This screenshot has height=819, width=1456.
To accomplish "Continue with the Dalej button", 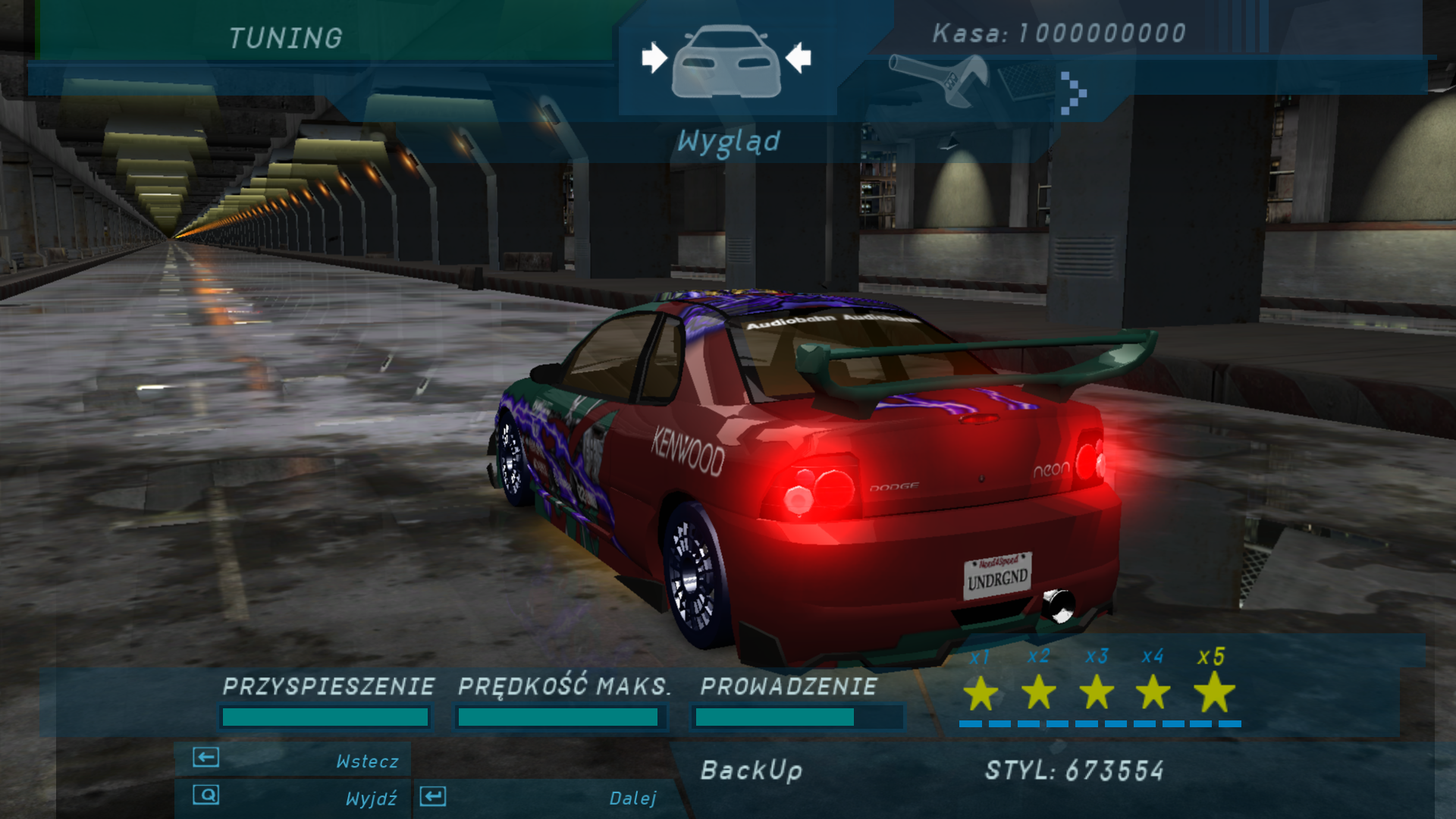I will (541, 797).
